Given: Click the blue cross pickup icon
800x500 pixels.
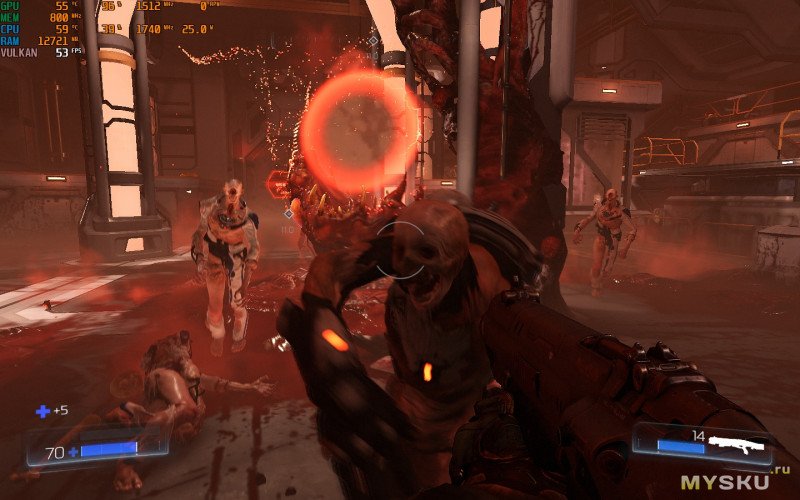Looking at the screenshot, I should pos(43,411).
